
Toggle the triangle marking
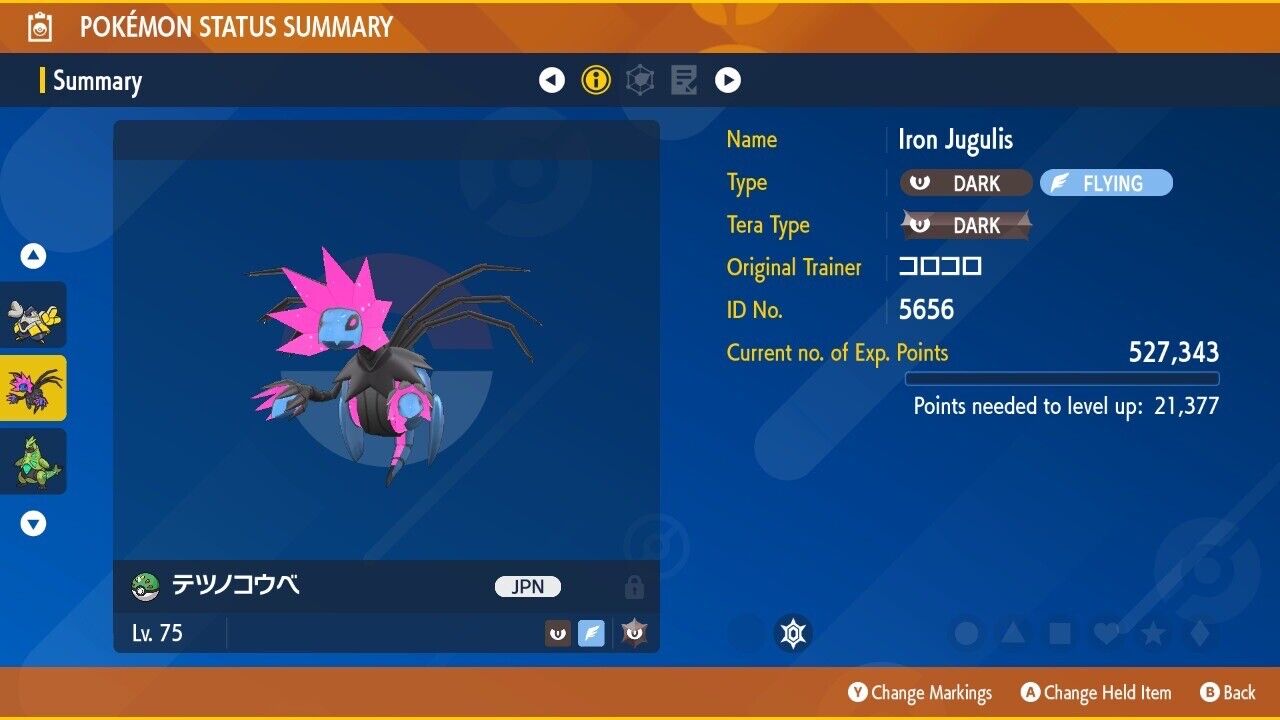pyautogui.click(x=1013, y=633)
